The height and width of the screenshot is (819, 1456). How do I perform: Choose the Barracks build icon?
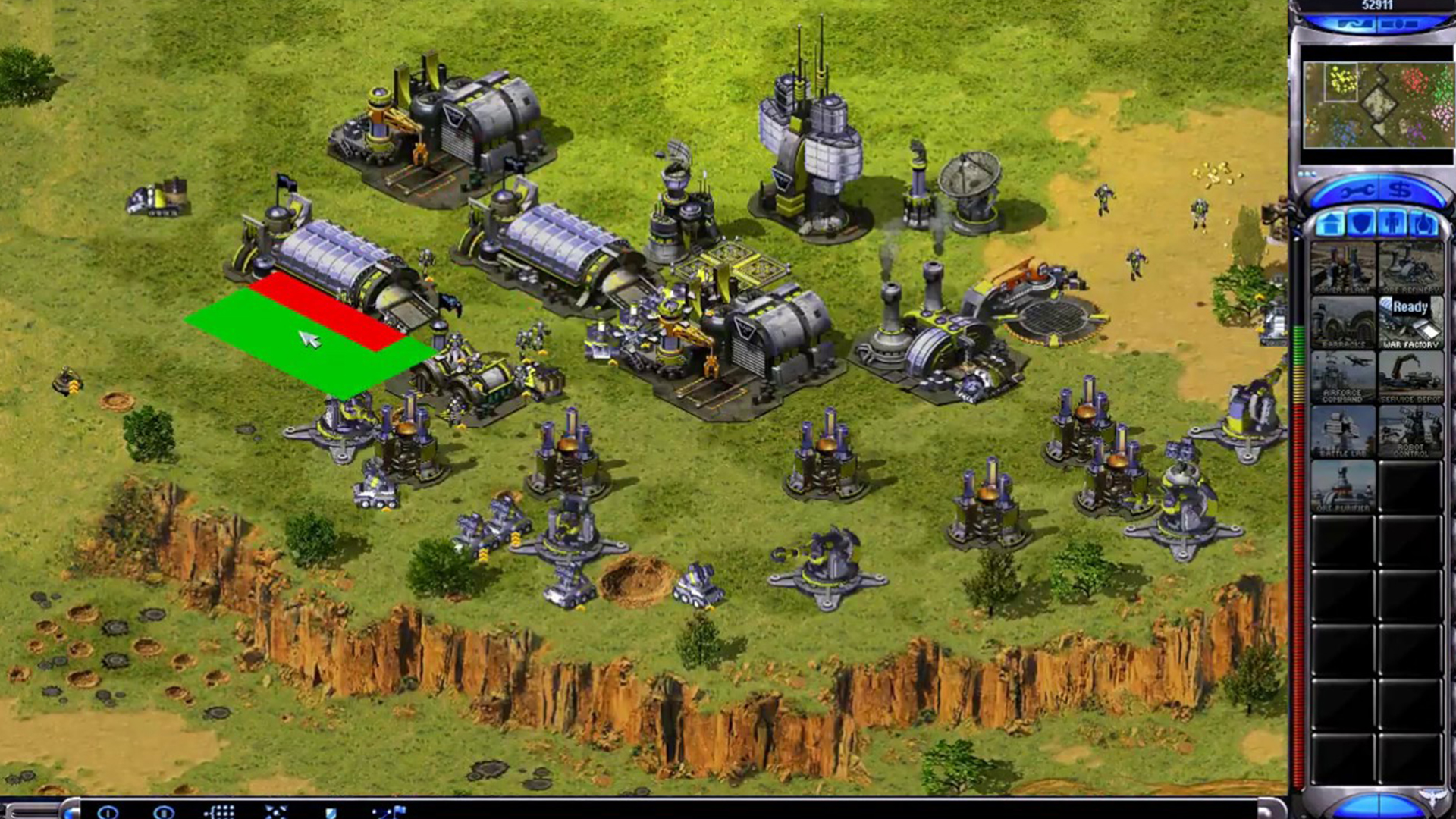point(1343,323)
